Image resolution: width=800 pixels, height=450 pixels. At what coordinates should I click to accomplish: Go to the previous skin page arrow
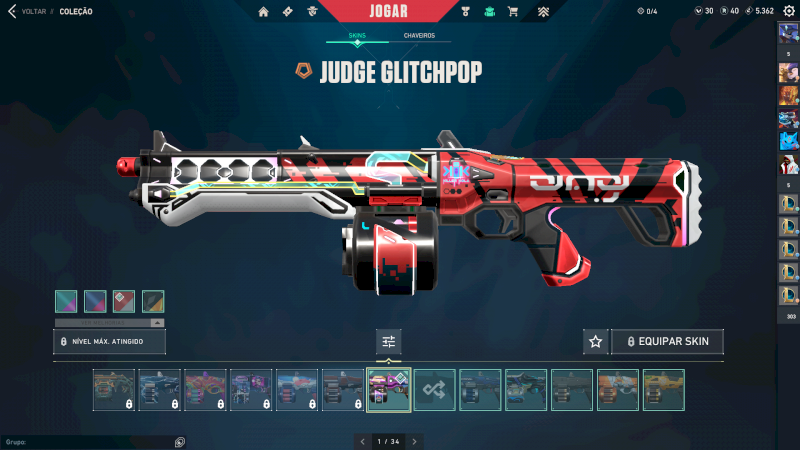pos(362,441)
